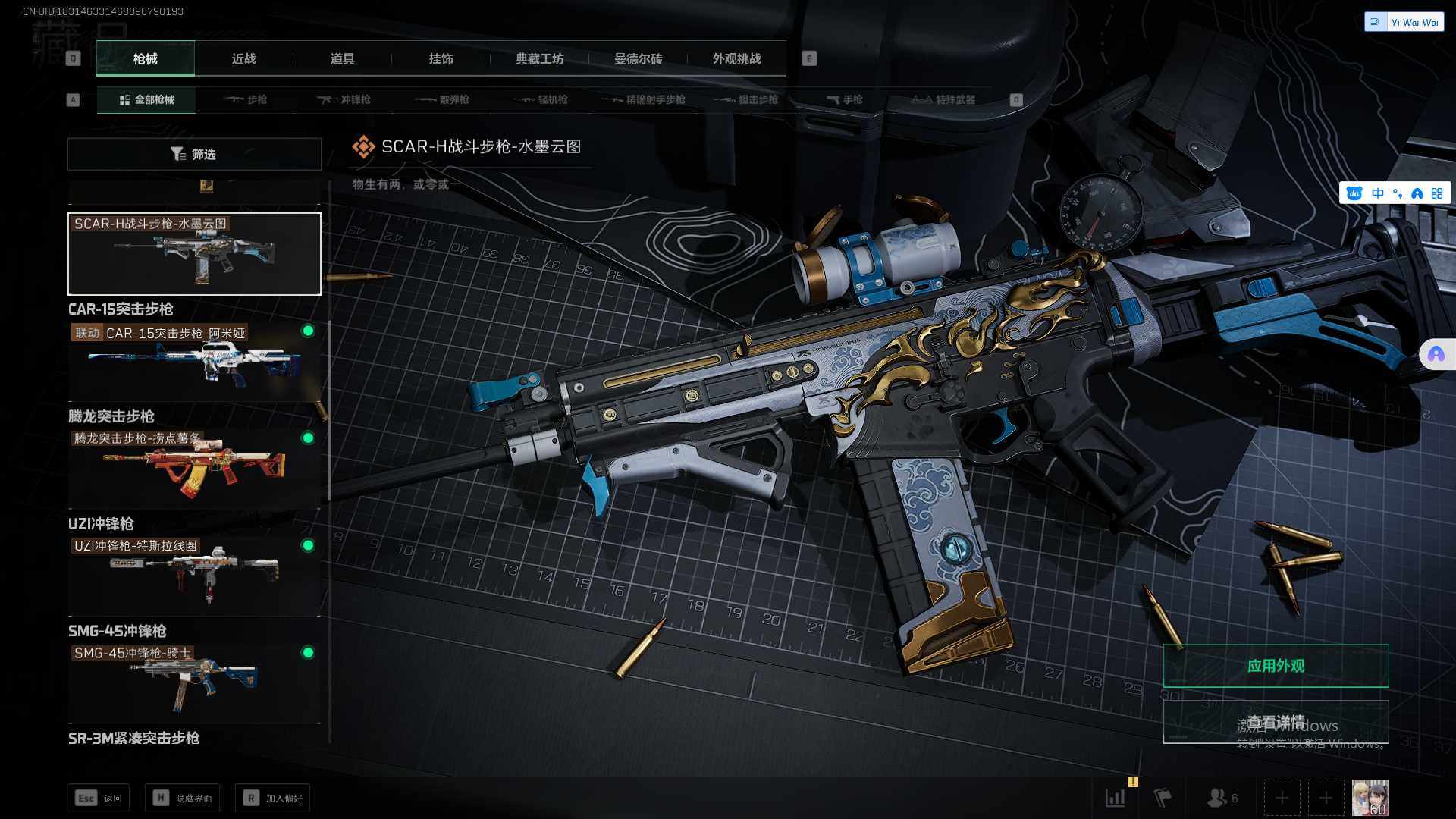This screenshot has width=1456, height=819.
Task: Select the SCAR-H 水墨云图 skin thumbnail
Action: click(194, 254)
